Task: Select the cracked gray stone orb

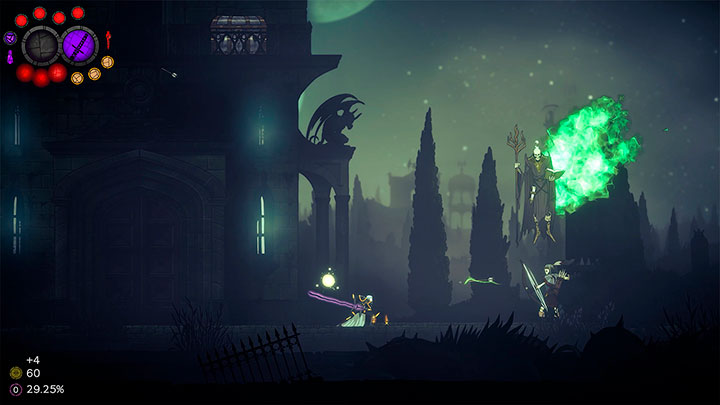Action: (x=42, y=45)
